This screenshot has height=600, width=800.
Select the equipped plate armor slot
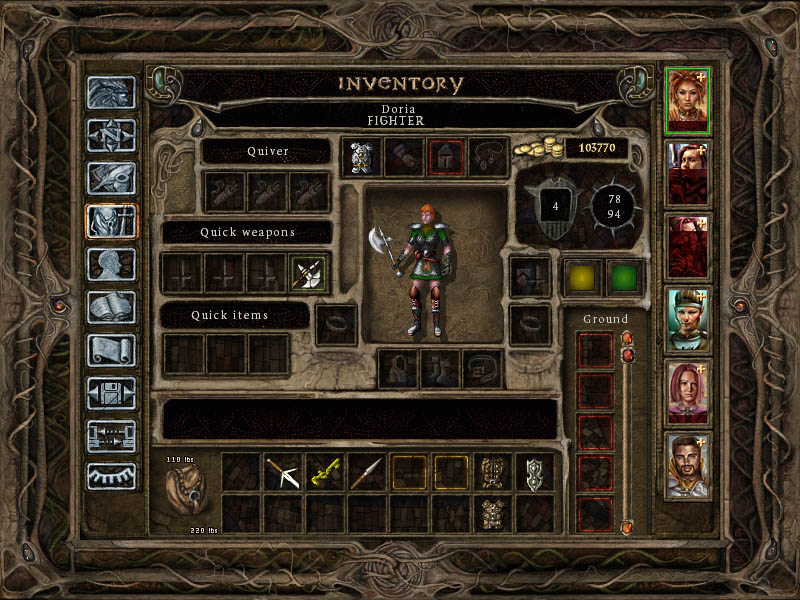360,157
